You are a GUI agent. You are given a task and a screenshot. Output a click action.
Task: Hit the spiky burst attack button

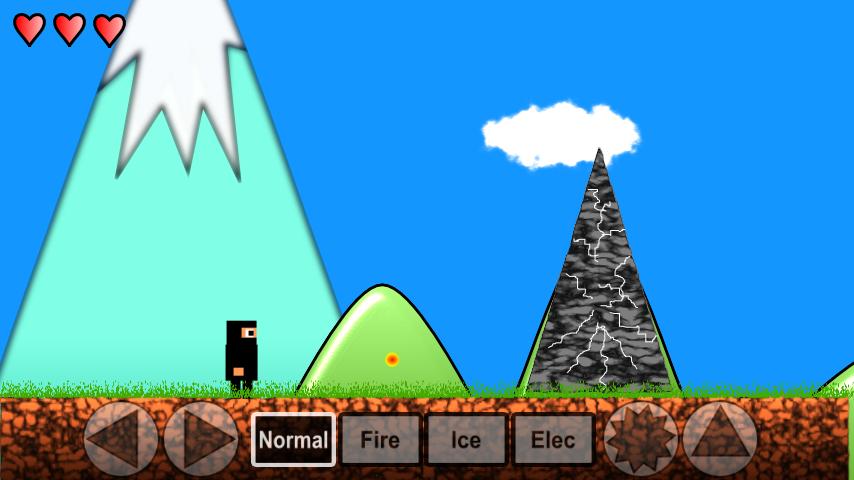click(x=641, y=438)
